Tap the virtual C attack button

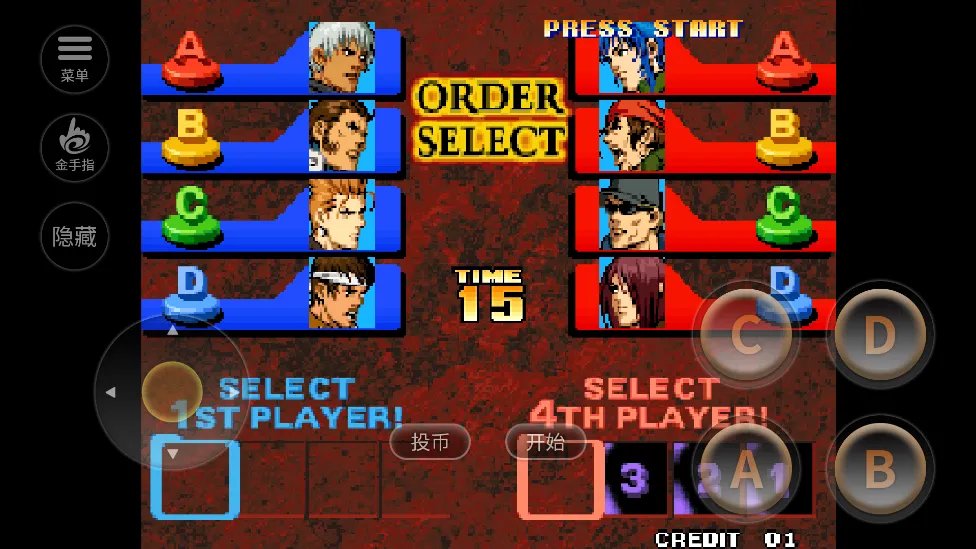(x=745, y=337)
